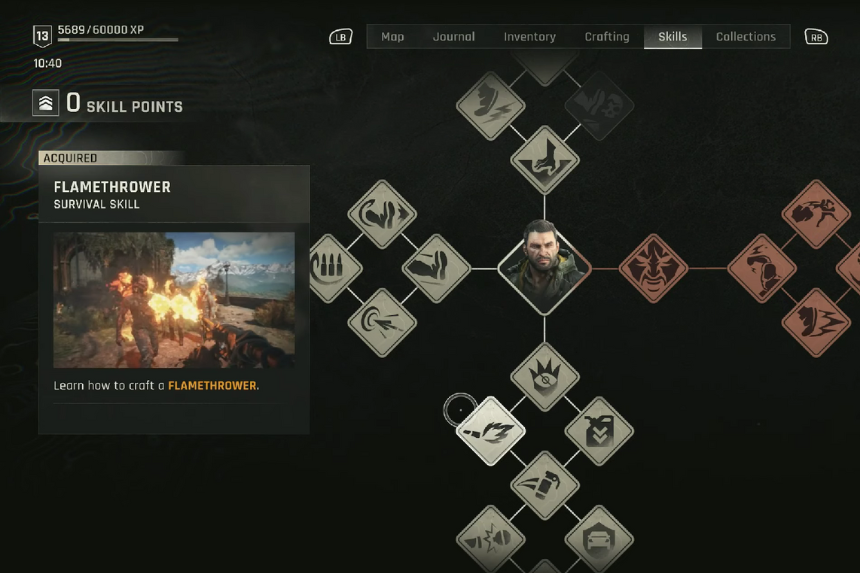Go to the Crafting tab
The image size is (860, 573).
click(607, 37)
